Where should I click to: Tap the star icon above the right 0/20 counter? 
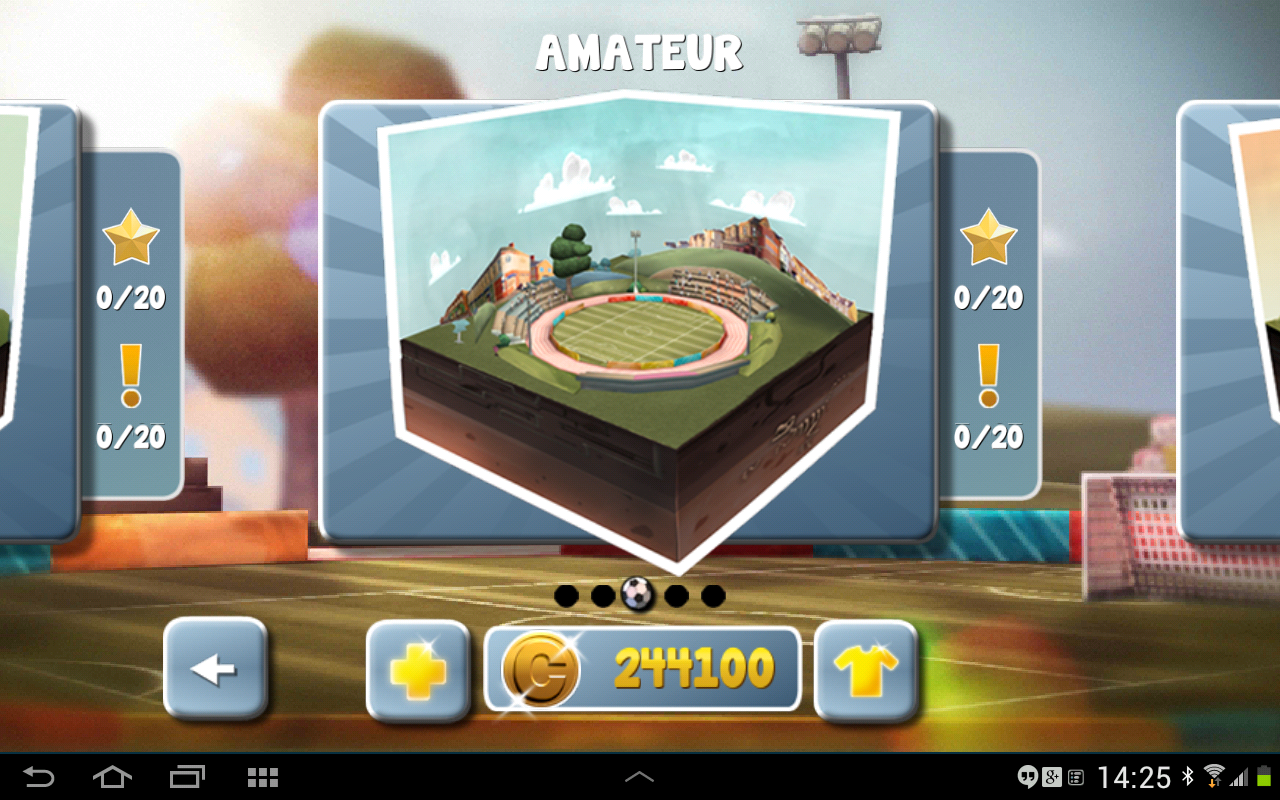point(989,238)
